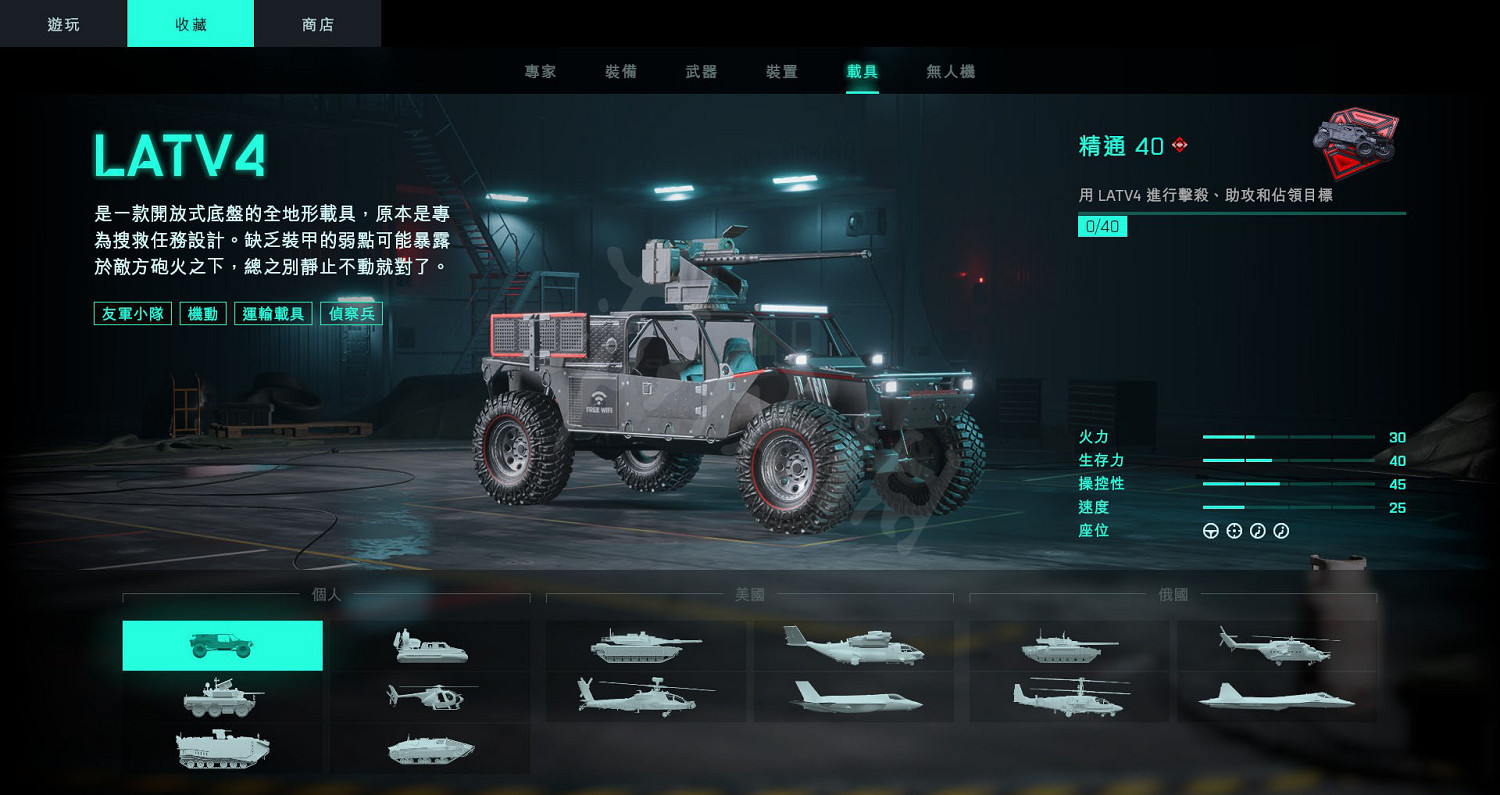
Task: Select the driver seat steering wheel icon
Action: (x=1211, y=531)
